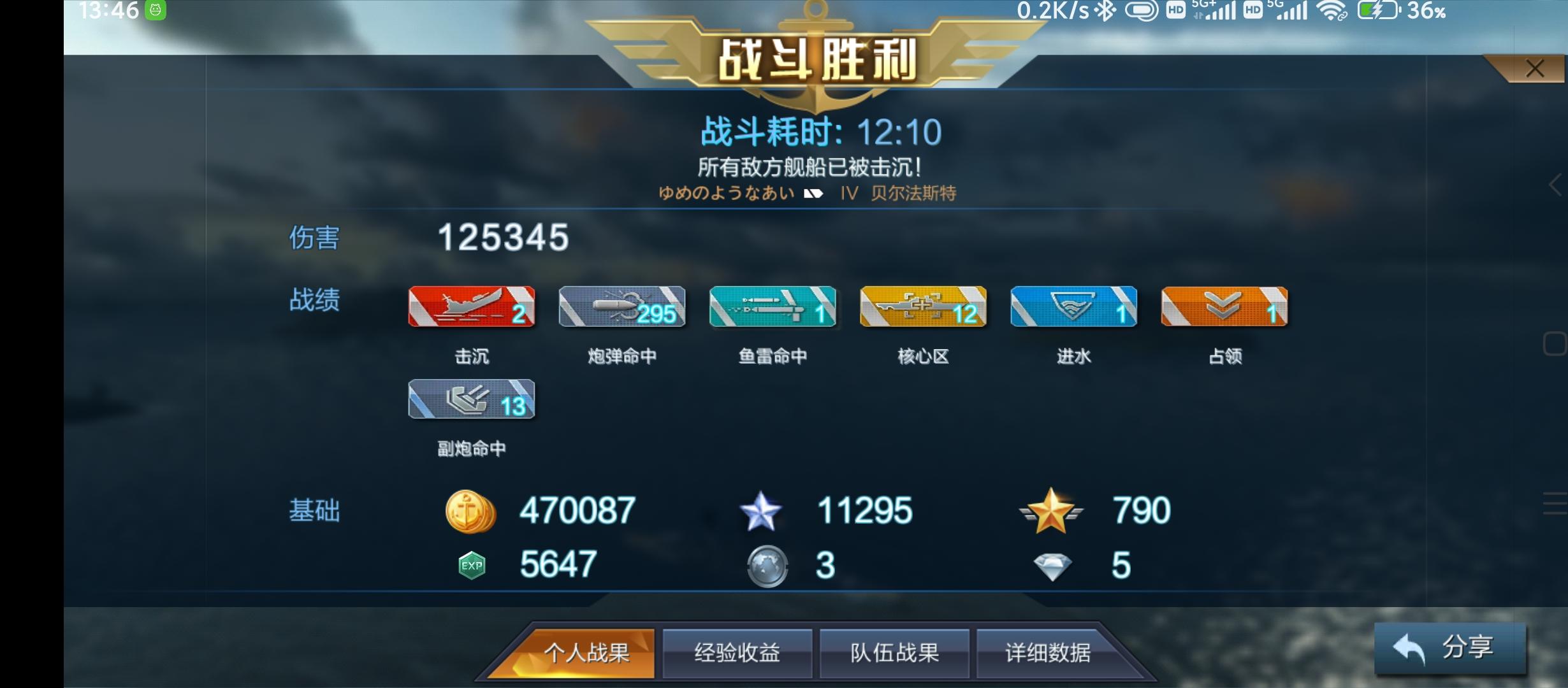Screen dimensions: 1568x688
Task: Switch to the 经验收益 tab
Action: (x=737, y=652)
